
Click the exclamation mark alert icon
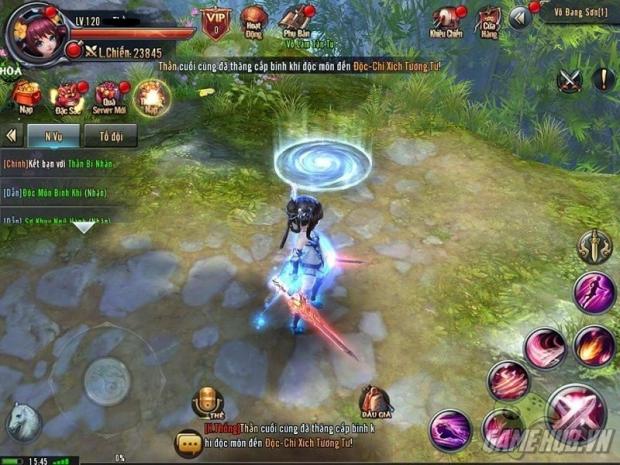(603, 80)
